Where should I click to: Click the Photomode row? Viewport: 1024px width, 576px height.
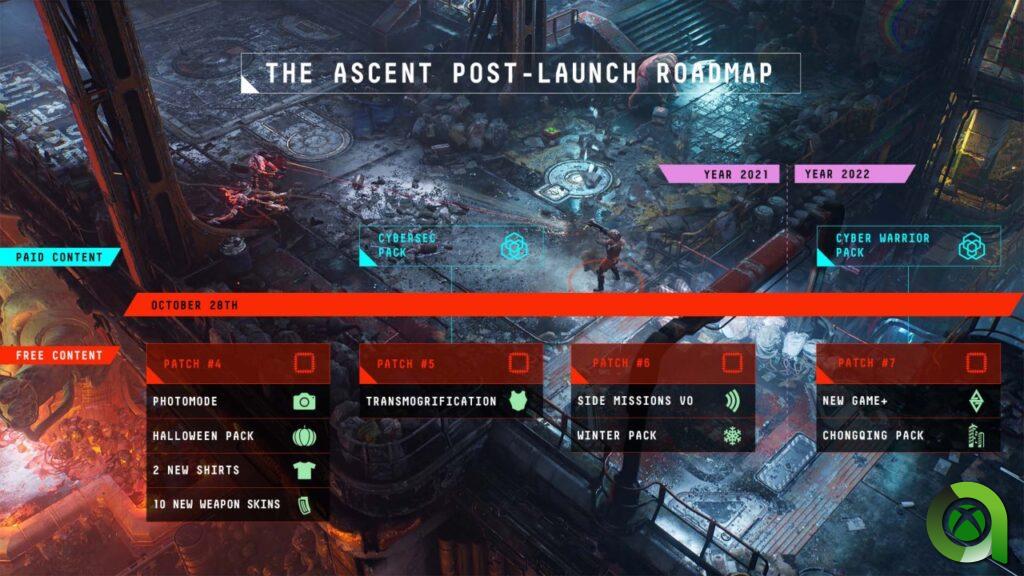point(238,401)
